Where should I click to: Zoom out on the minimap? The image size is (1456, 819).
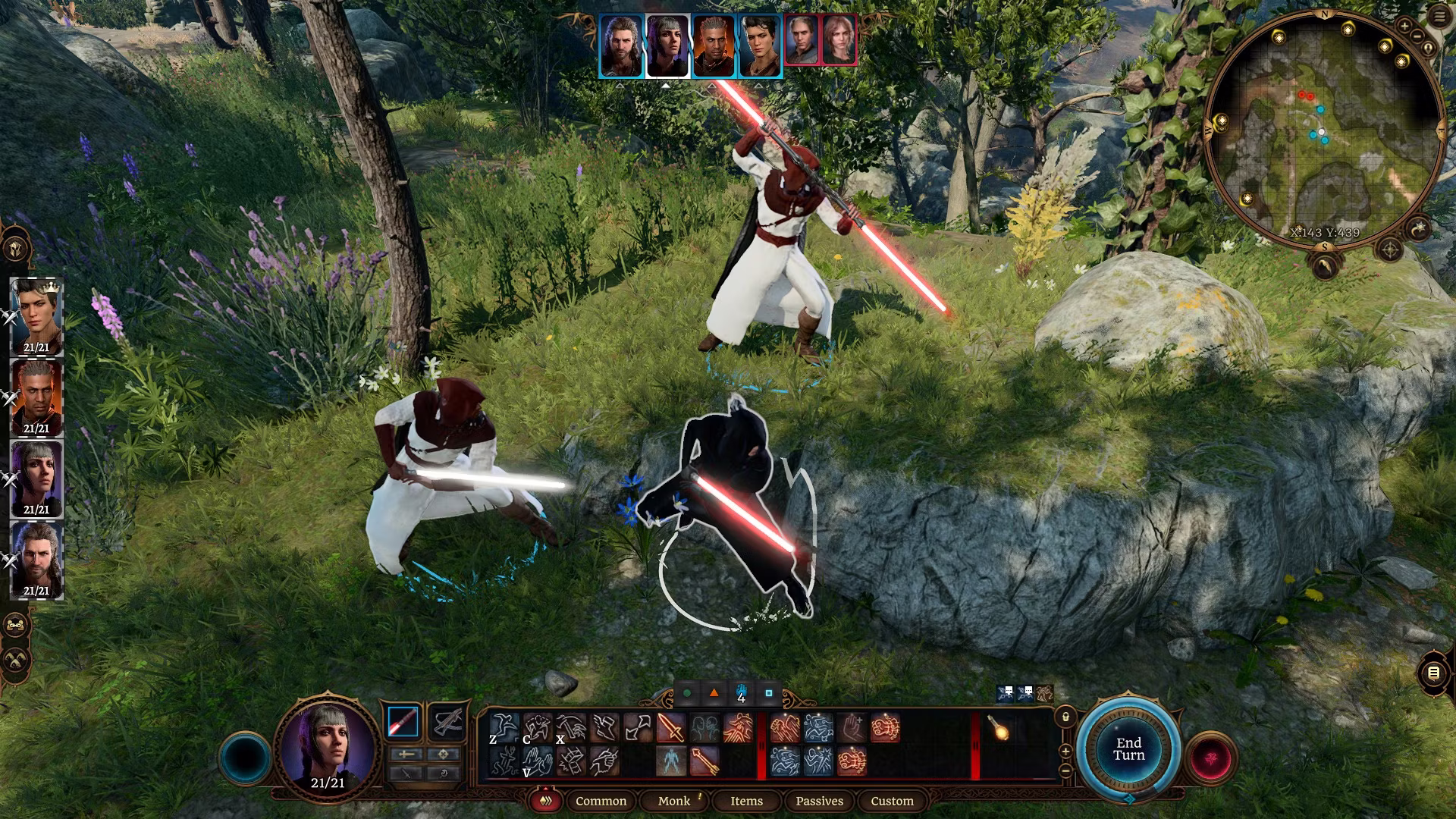pyautogui.click(x=1417, y=36)
